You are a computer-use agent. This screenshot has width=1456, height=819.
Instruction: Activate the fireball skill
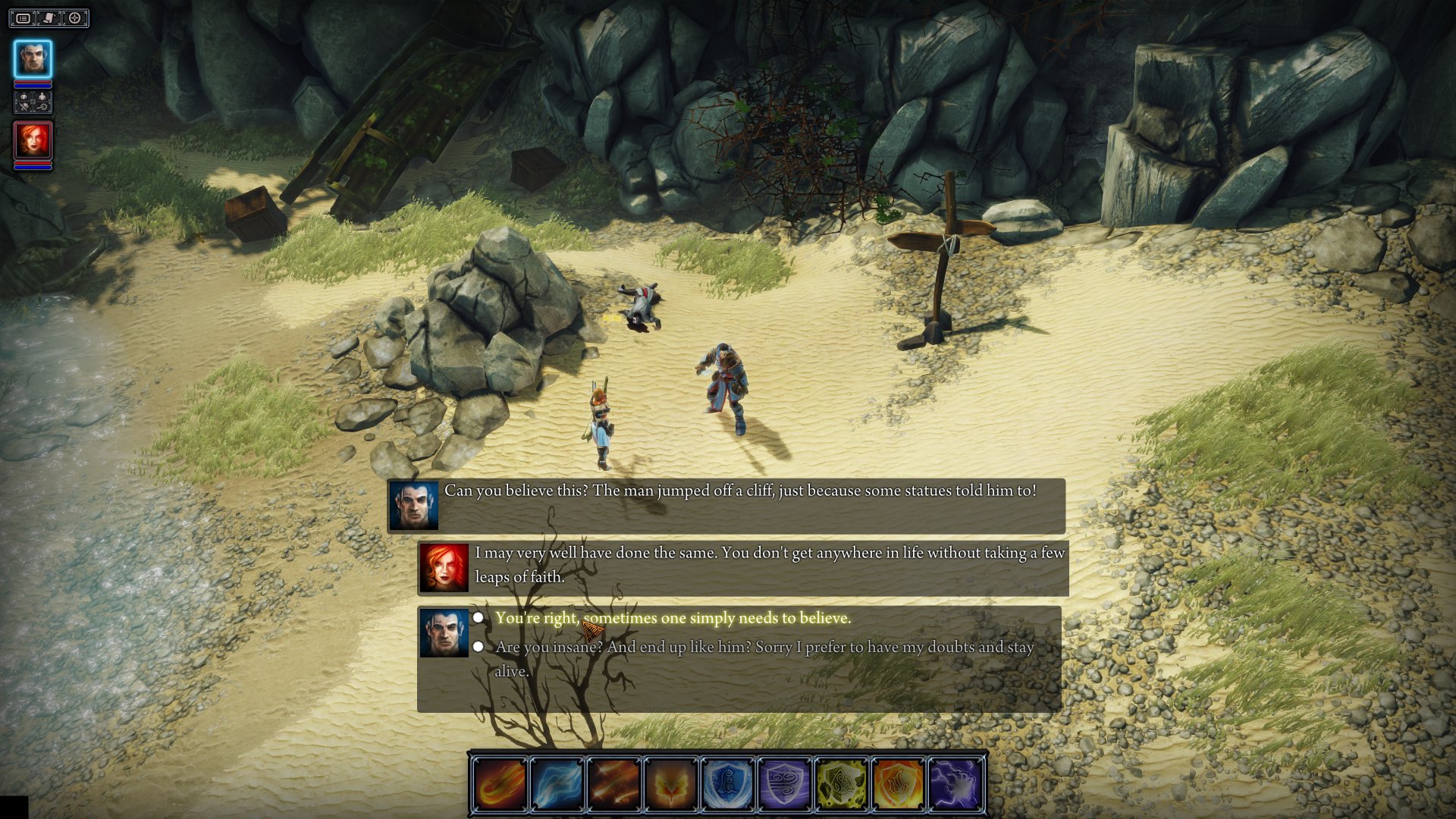[500, 784]
